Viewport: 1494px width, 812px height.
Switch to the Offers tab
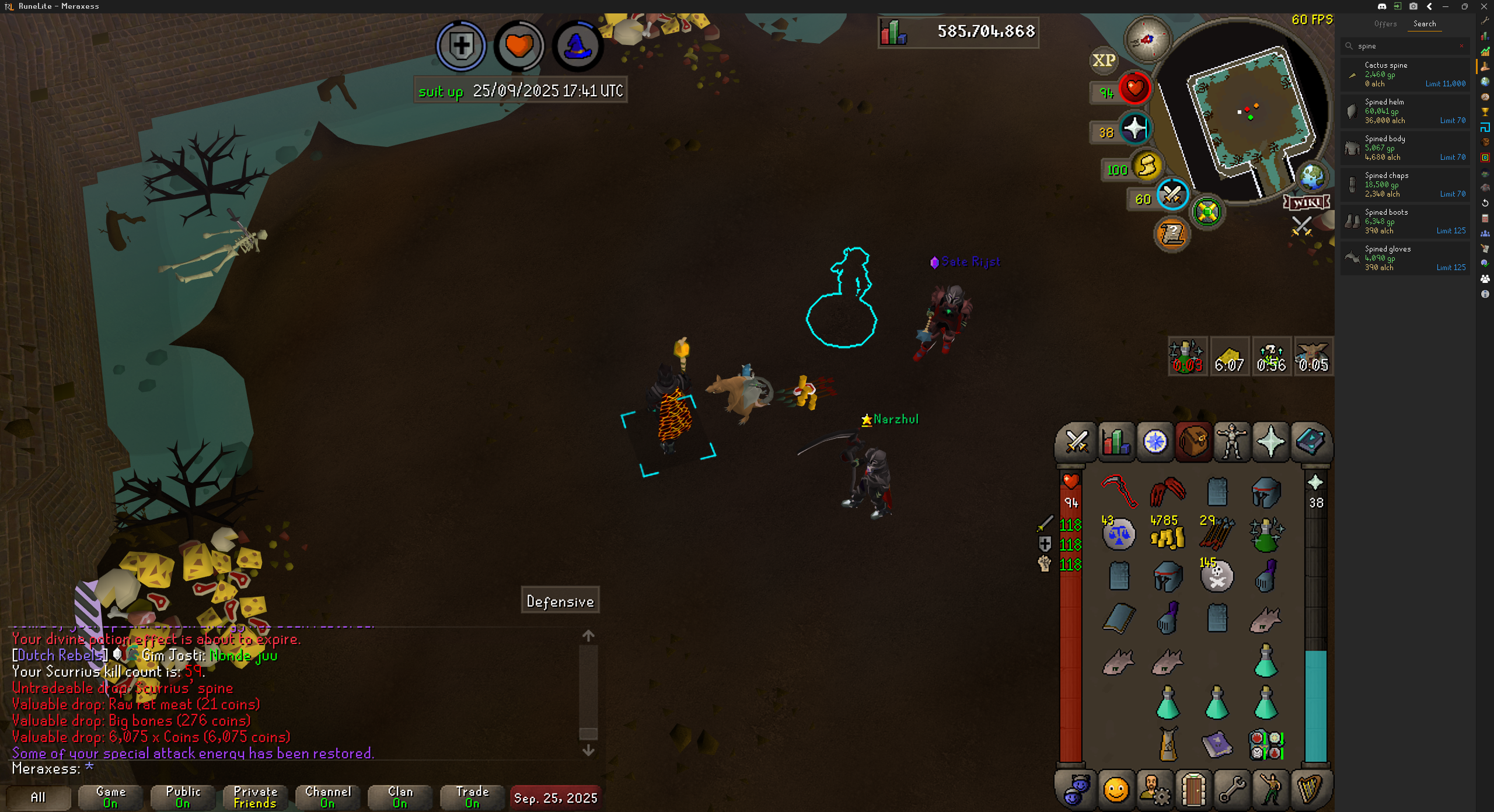coord(1385,24)
